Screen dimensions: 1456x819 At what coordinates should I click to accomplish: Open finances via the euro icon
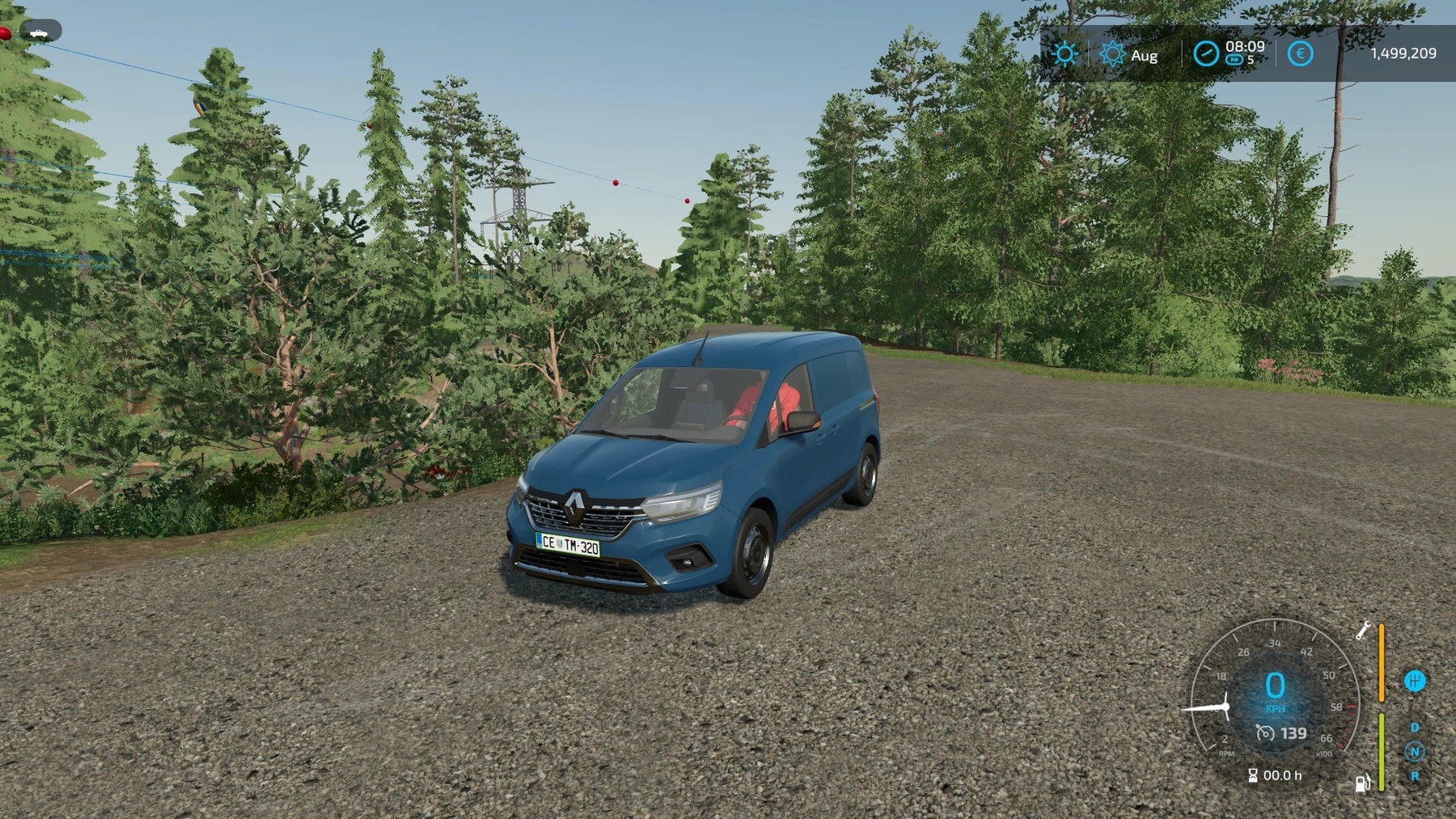tap(1300, 54)
